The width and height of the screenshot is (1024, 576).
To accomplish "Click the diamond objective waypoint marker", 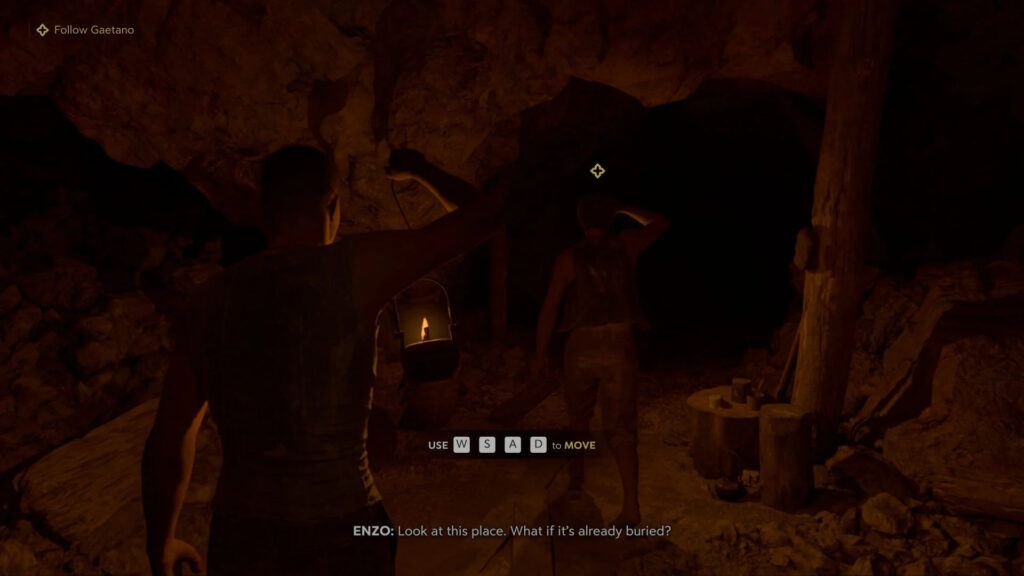I will tap(597, 171).
